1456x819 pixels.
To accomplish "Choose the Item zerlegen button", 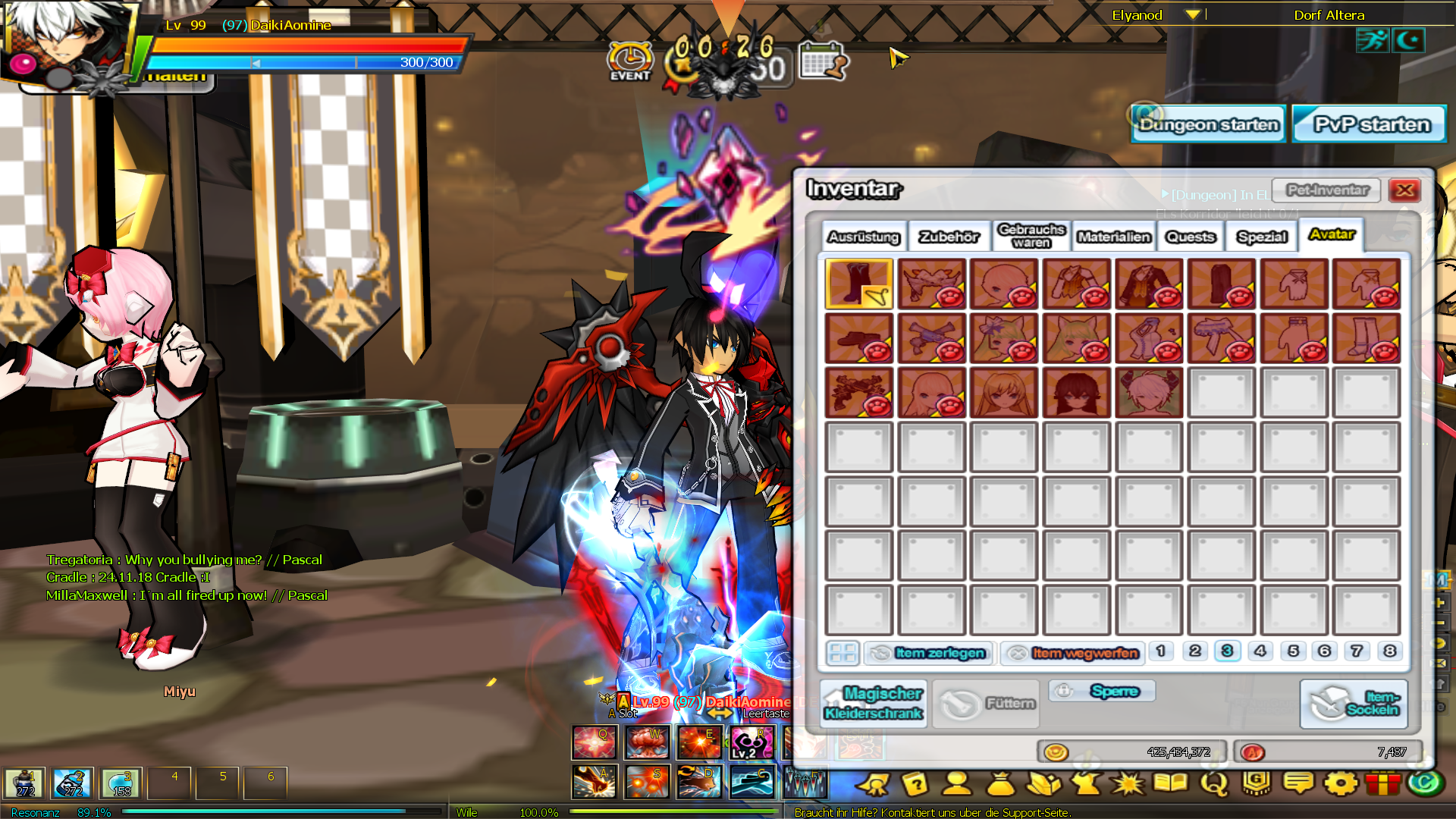I will pyautogui.click(x=929, y=653).
